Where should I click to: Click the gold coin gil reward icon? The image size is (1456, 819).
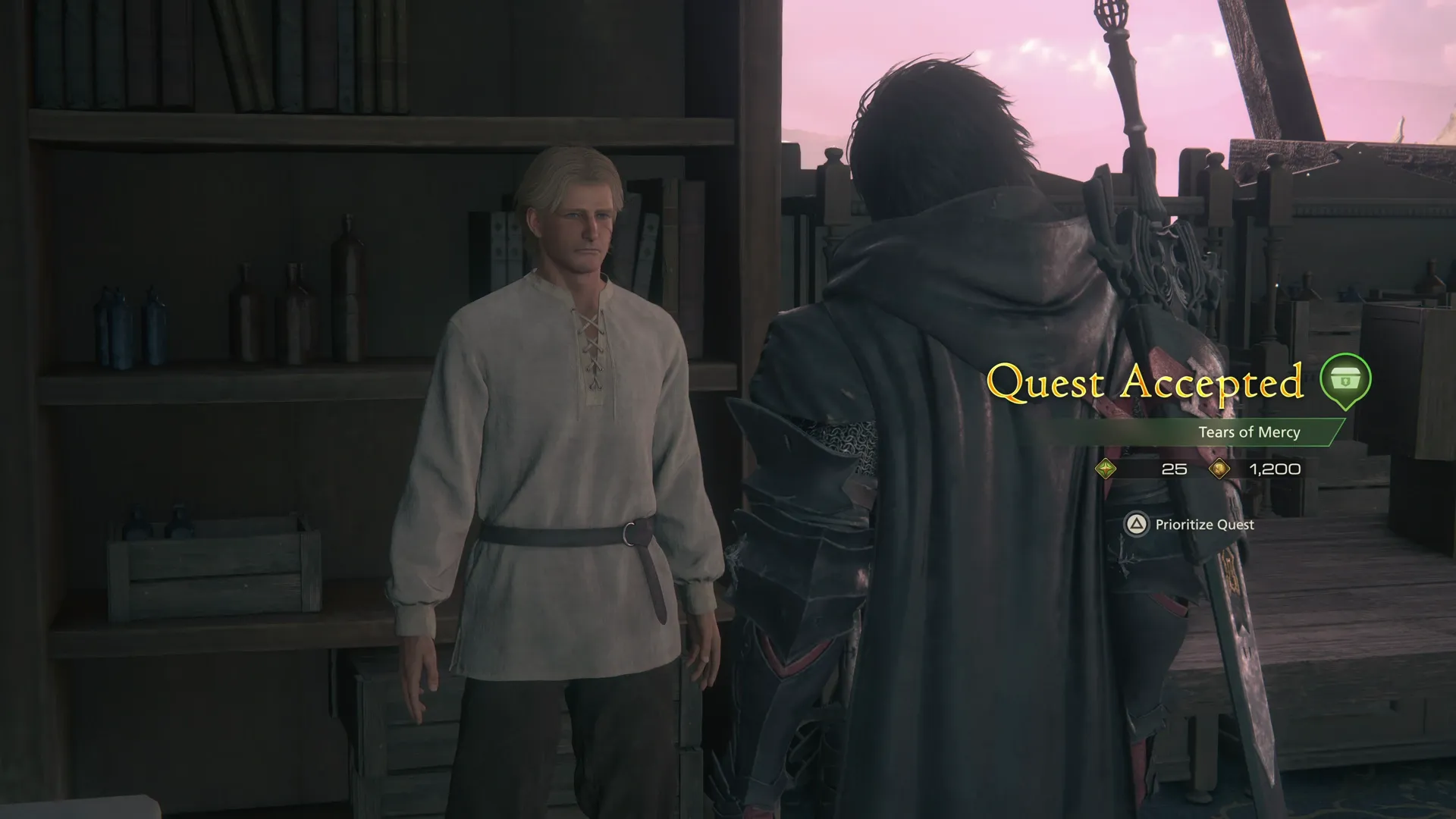pos(1221,469)
